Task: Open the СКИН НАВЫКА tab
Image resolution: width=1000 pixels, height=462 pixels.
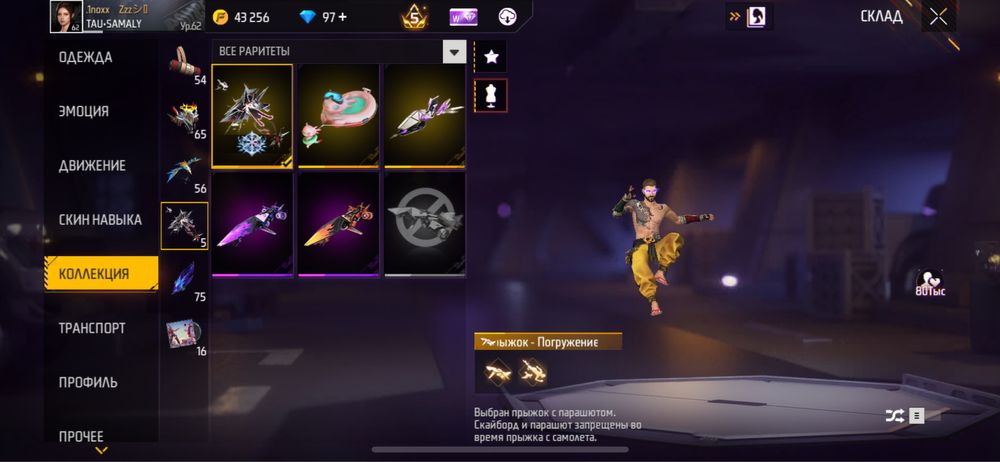Action: point(100,220)
